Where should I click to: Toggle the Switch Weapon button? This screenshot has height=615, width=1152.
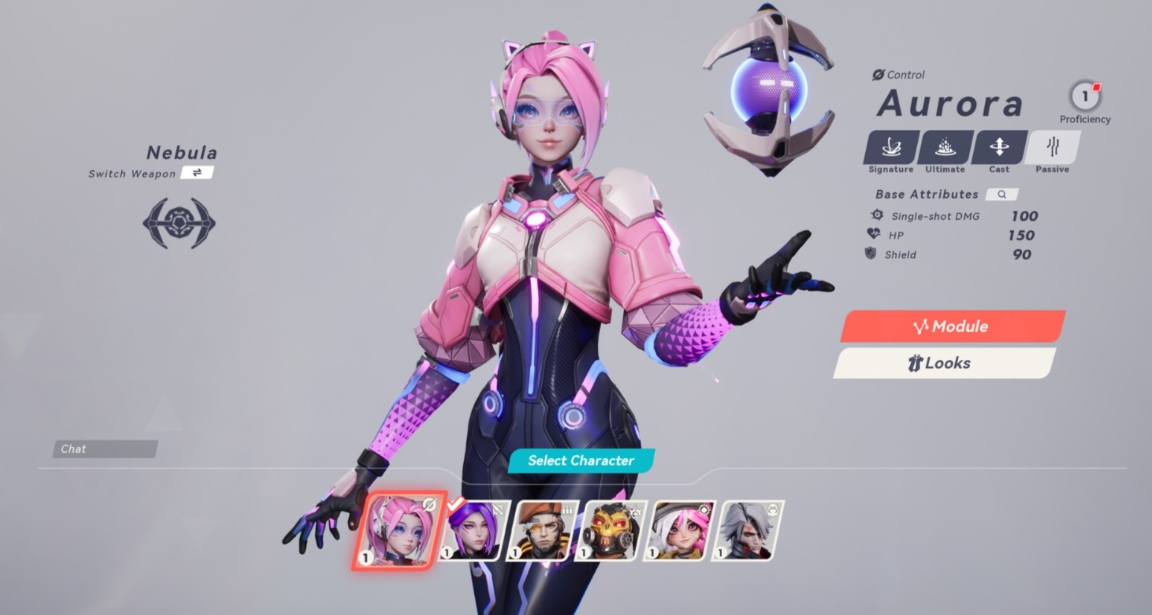pos(197,173)
